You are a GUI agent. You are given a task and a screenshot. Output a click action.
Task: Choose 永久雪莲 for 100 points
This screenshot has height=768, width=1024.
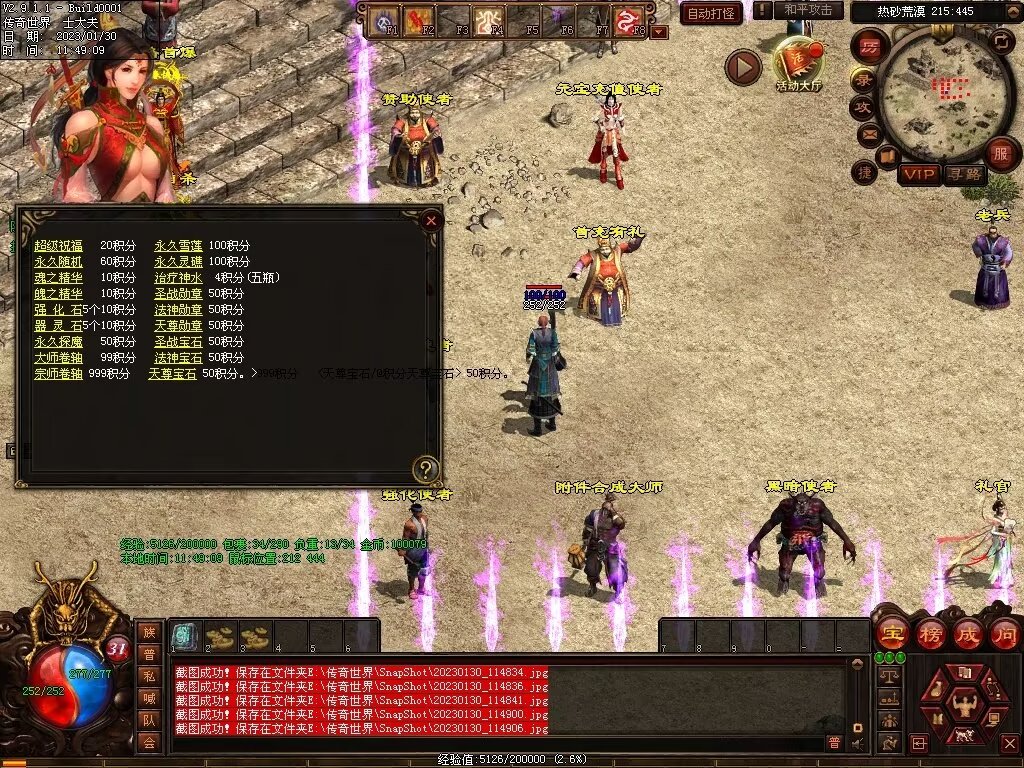coord(178,246)
